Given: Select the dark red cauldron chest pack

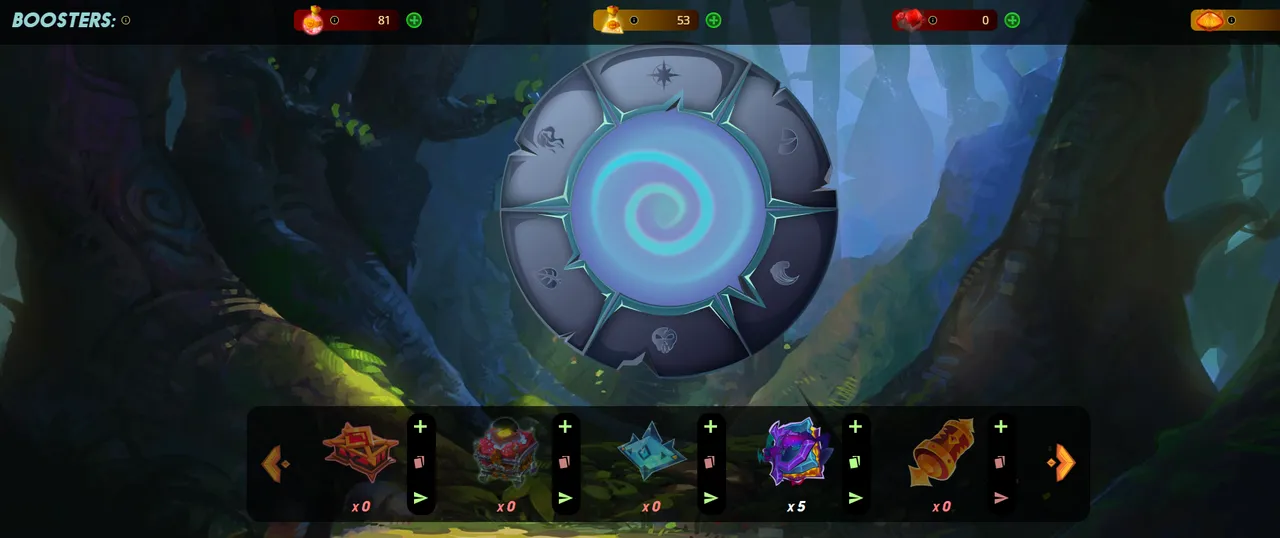Looking at the screenshot, I should [x=506, y=452].
